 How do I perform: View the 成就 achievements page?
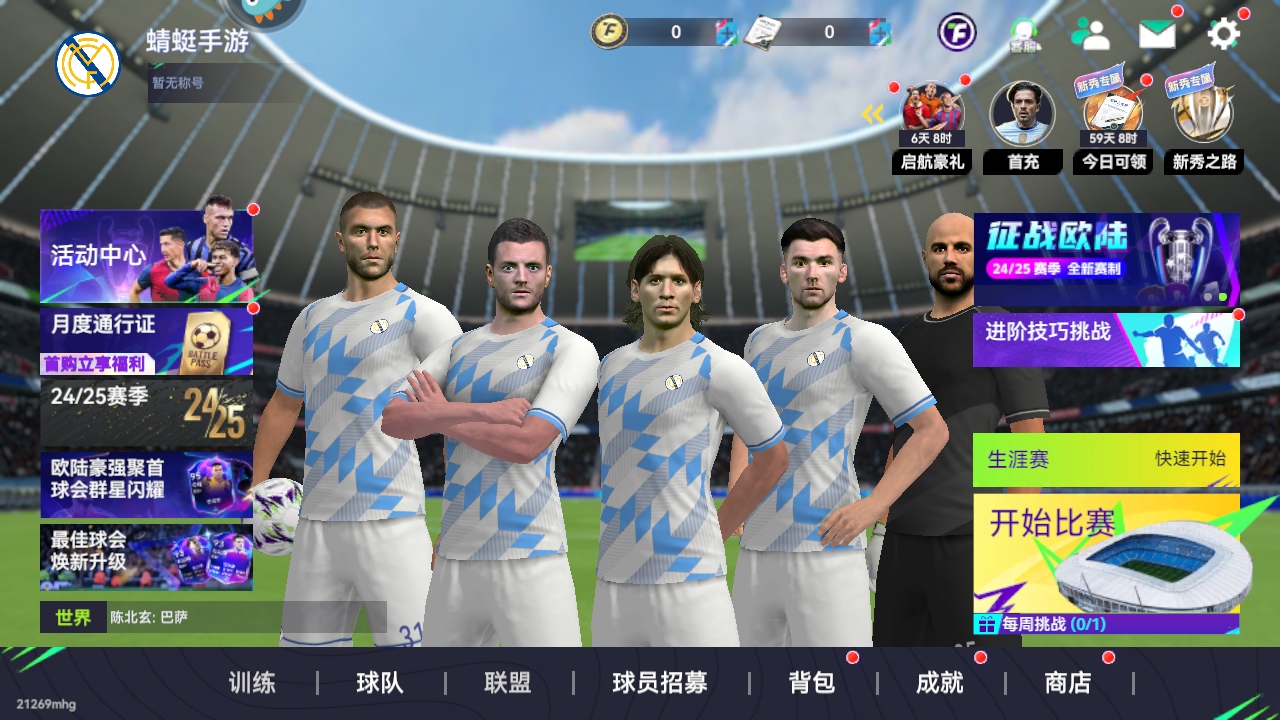click(x=940, y=683)
